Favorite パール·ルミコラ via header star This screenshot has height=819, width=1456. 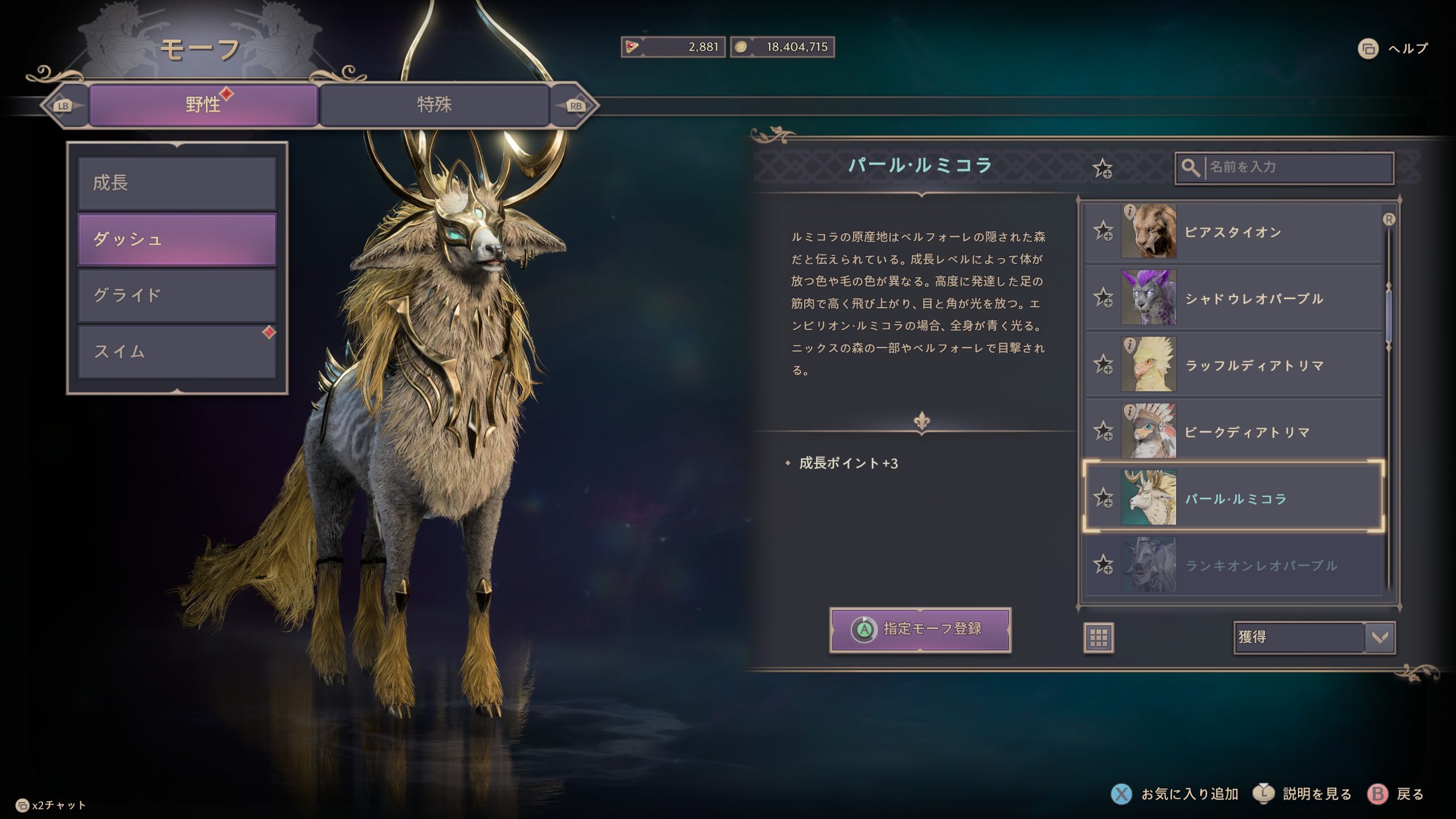1102,169
